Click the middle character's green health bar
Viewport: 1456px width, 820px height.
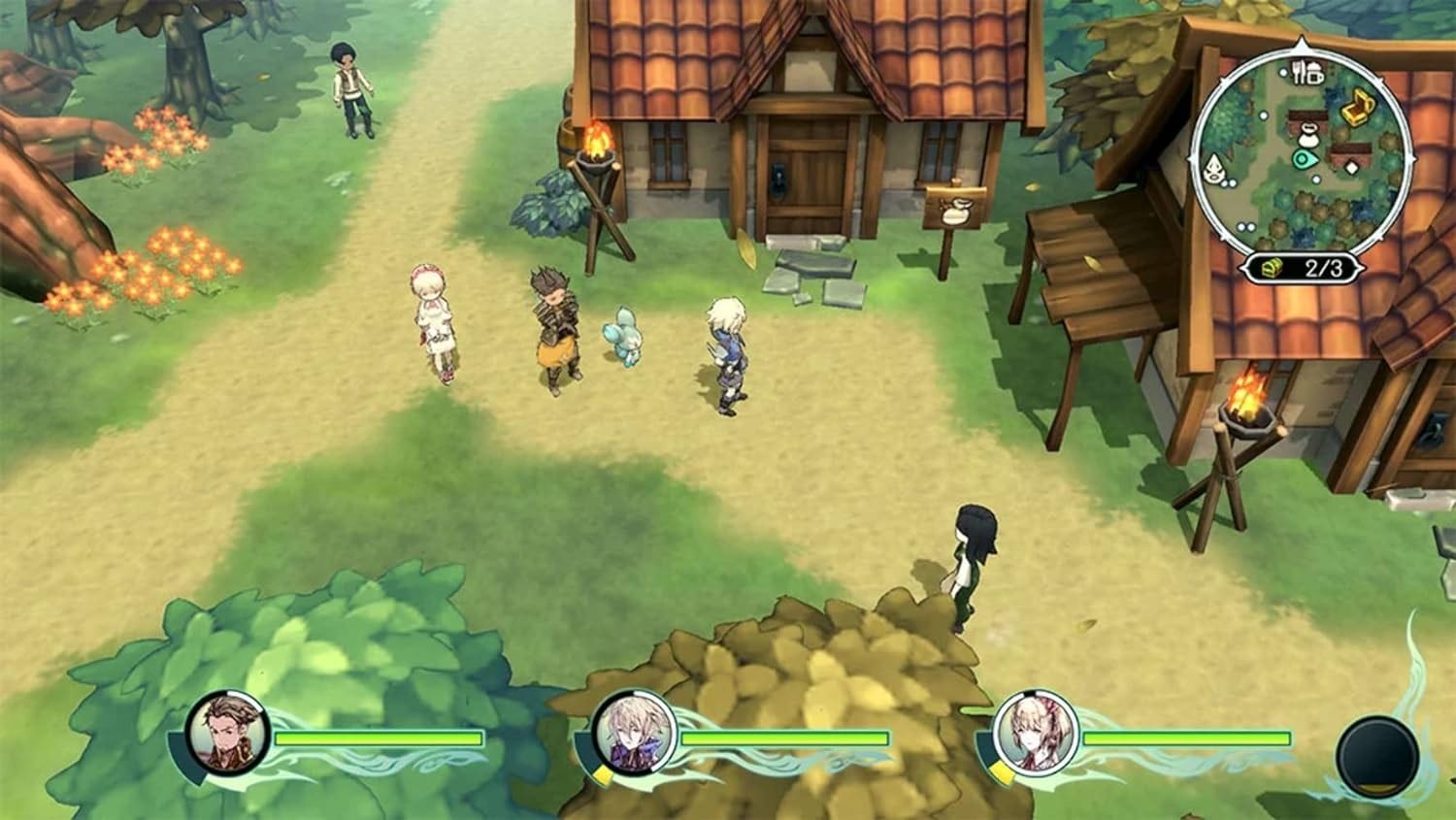[x=786, y=738]
